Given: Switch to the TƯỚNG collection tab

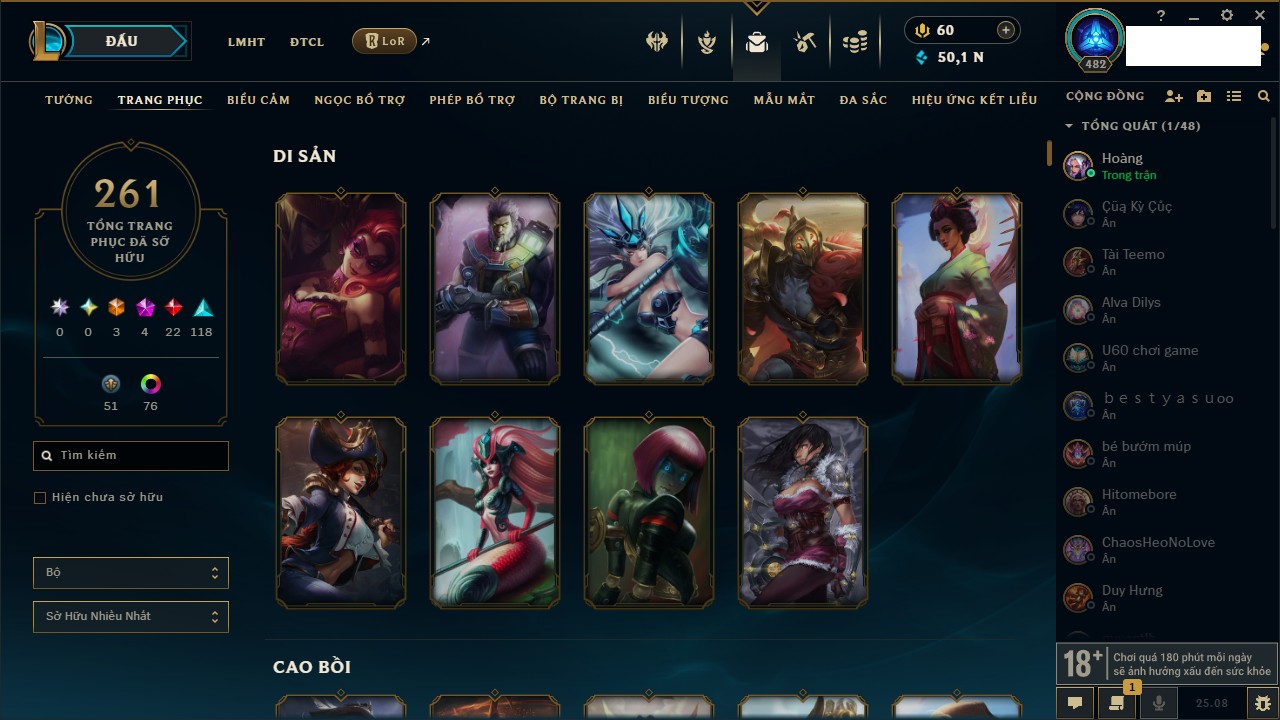Looking at the screenshot, I should pyautogui.click(x=69, y=100).
